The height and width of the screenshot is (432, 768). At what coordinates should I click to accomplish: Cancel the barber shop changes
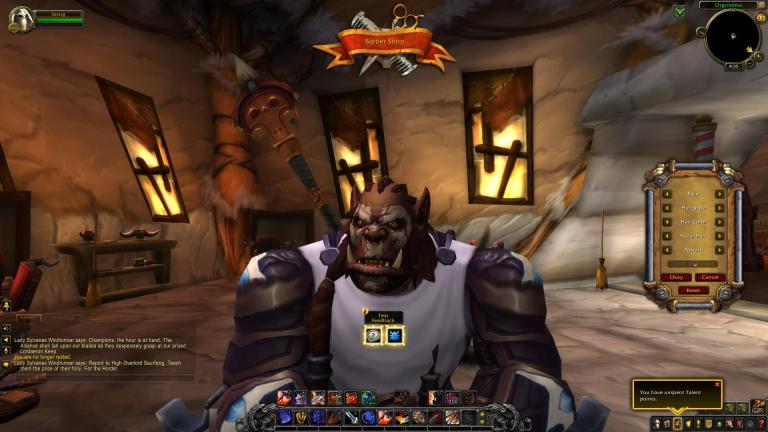tap(709, 277)
